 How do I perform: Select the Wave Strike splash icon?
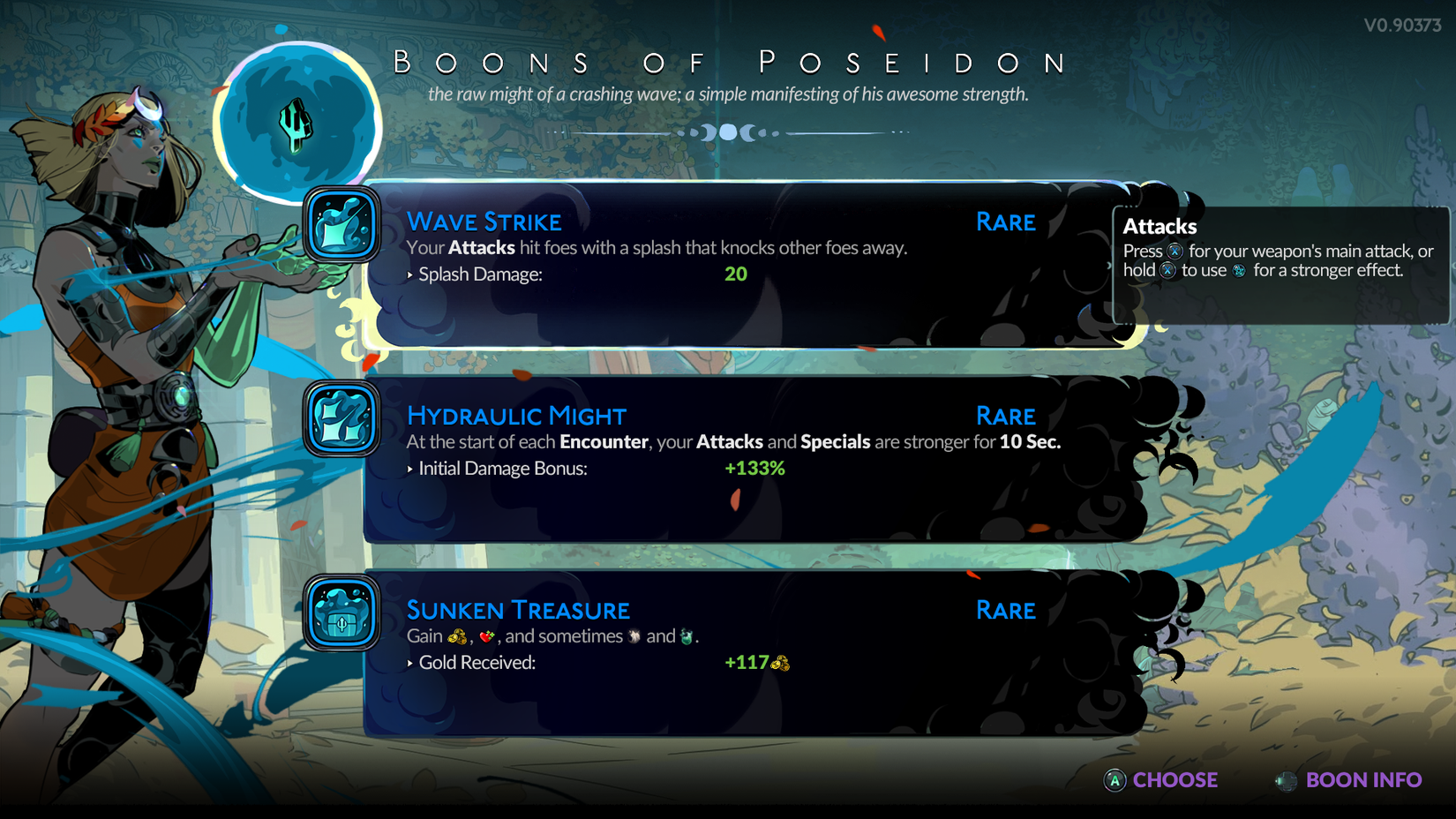341,227
